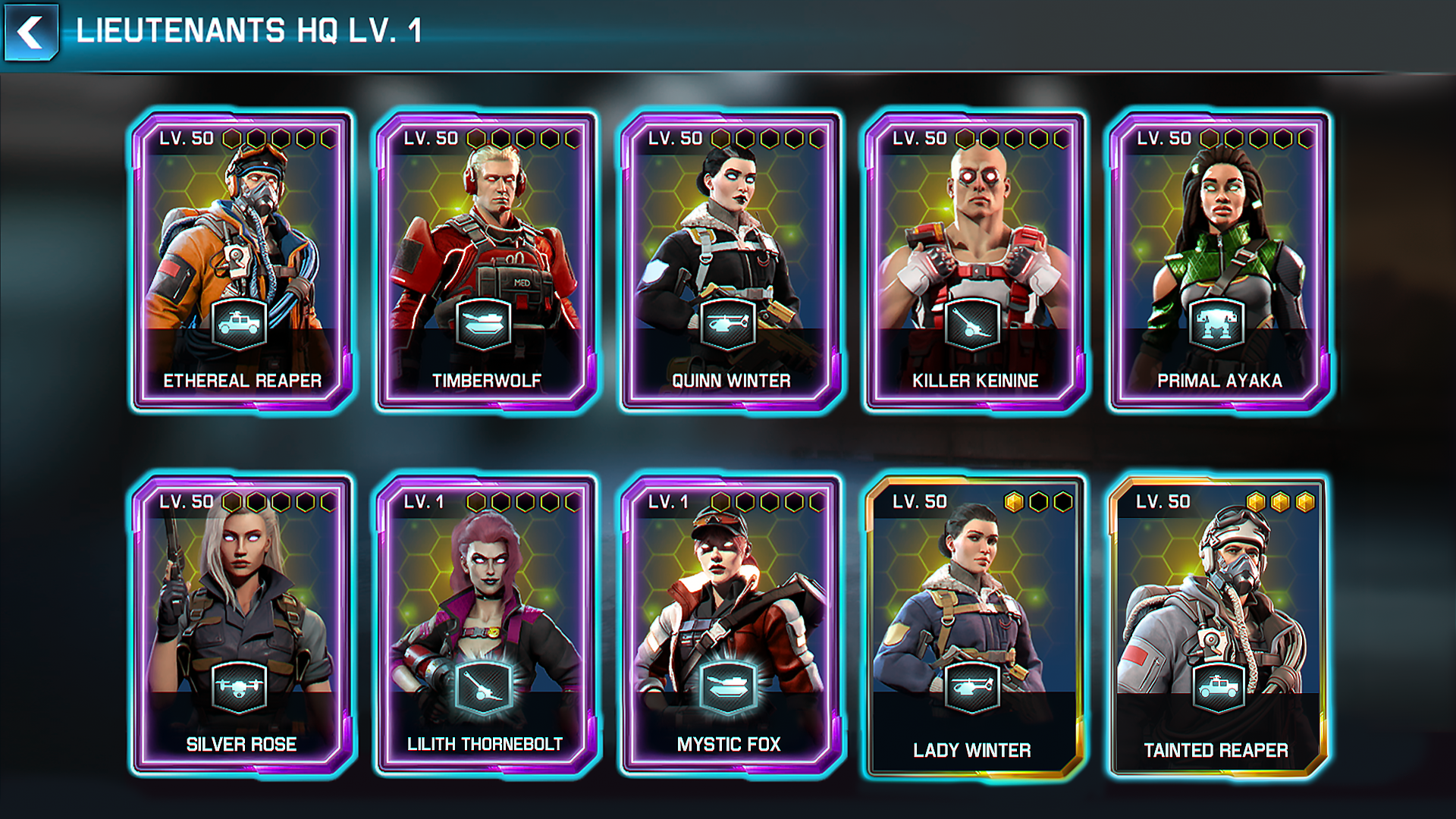Click the LIEUTENANTS HQ LV. 1 header

[x=250, y=32]
